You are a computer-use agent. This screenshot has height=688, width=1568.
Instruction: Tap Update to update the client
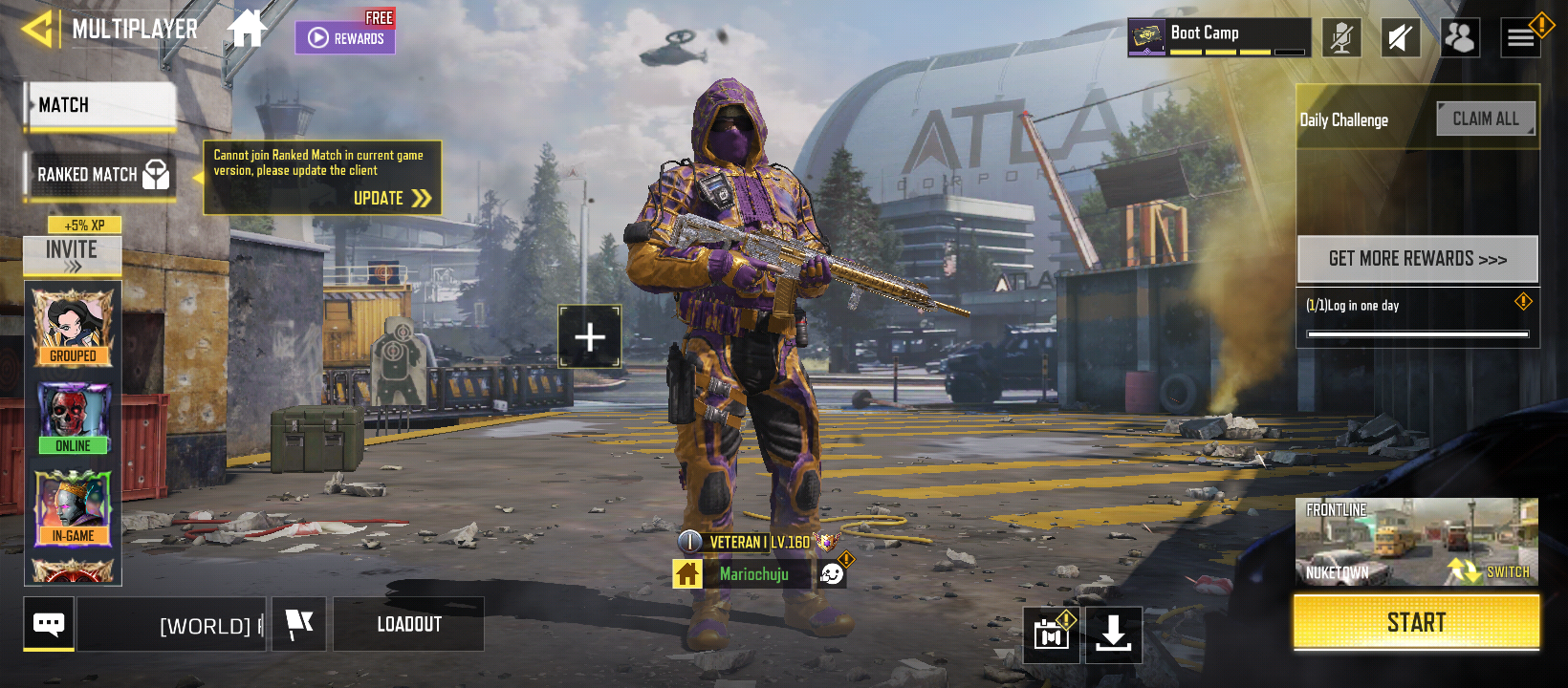click(392, 198)
